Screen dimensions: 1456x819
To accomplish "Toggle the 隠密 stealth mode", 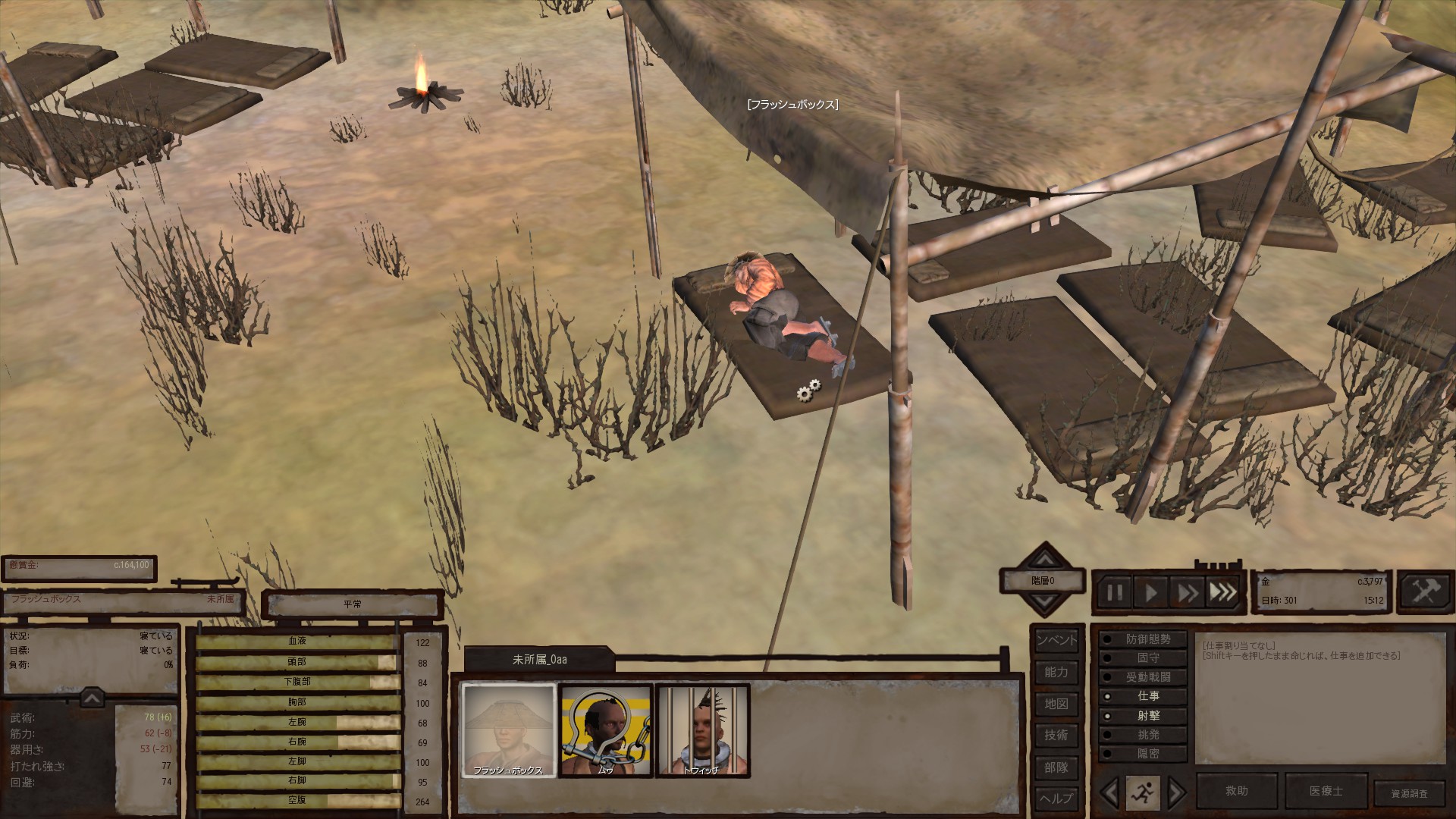I will click(x=1143, y=754).
